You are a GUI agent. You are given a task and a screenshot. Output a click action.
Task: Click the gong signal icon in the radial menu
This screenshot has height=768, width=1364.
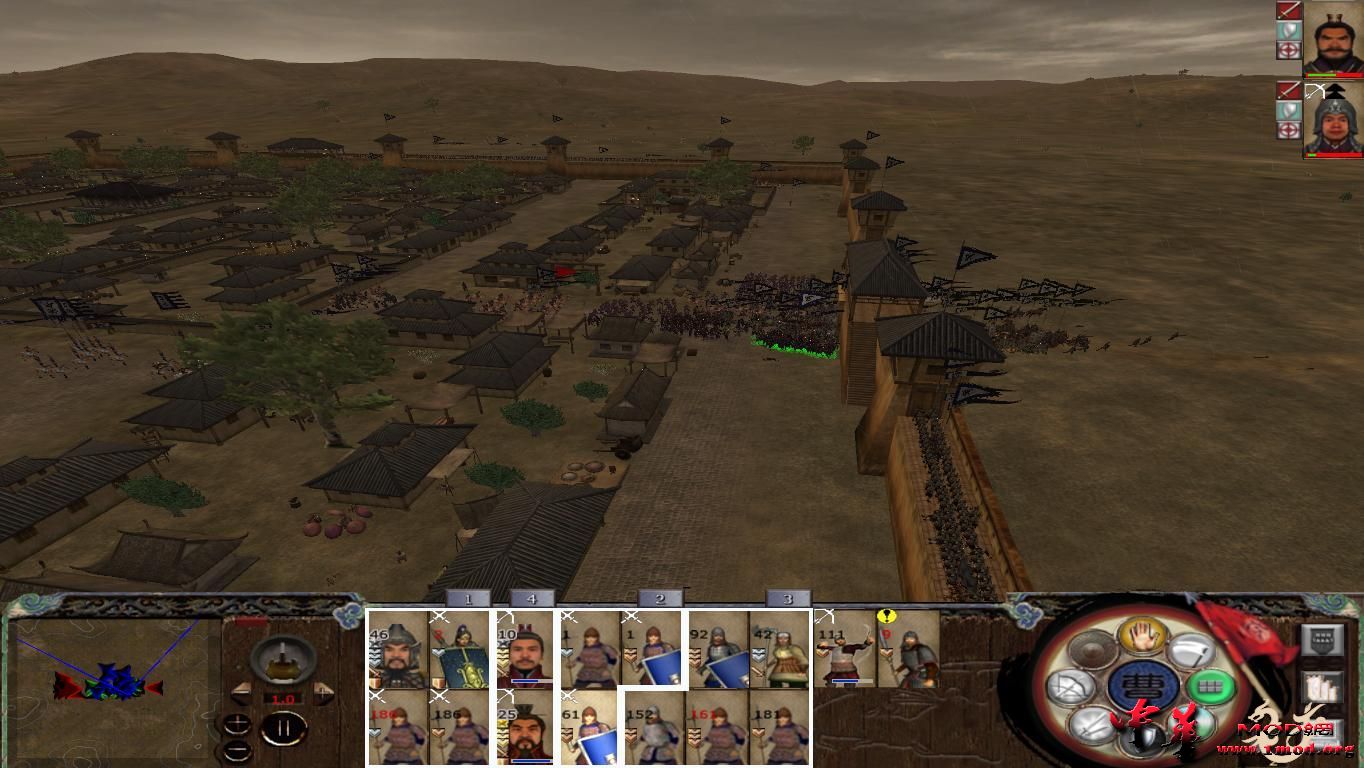[1089, 650]
